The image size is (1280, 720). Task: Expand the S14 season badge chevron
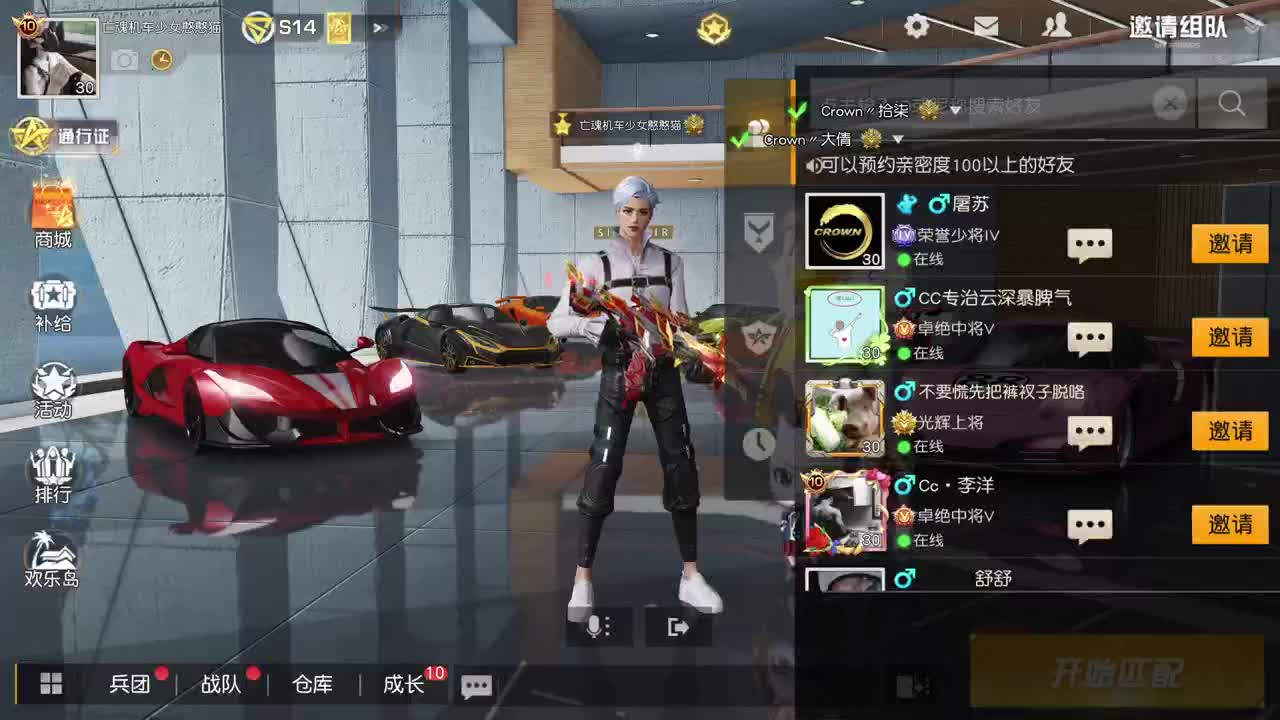pyautogui.click(x=380, y=27)
